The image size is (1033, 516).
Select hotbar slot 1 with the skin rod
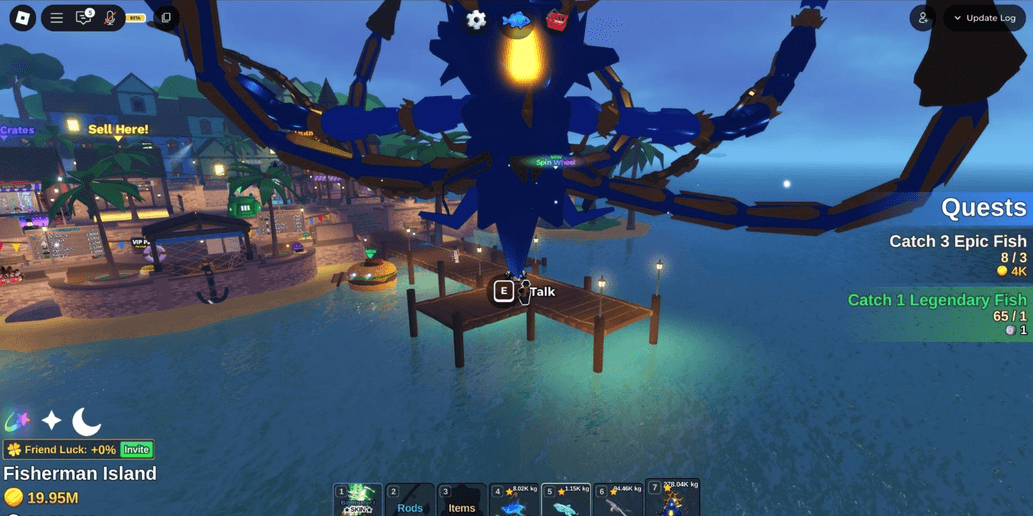tap(358, 500)
